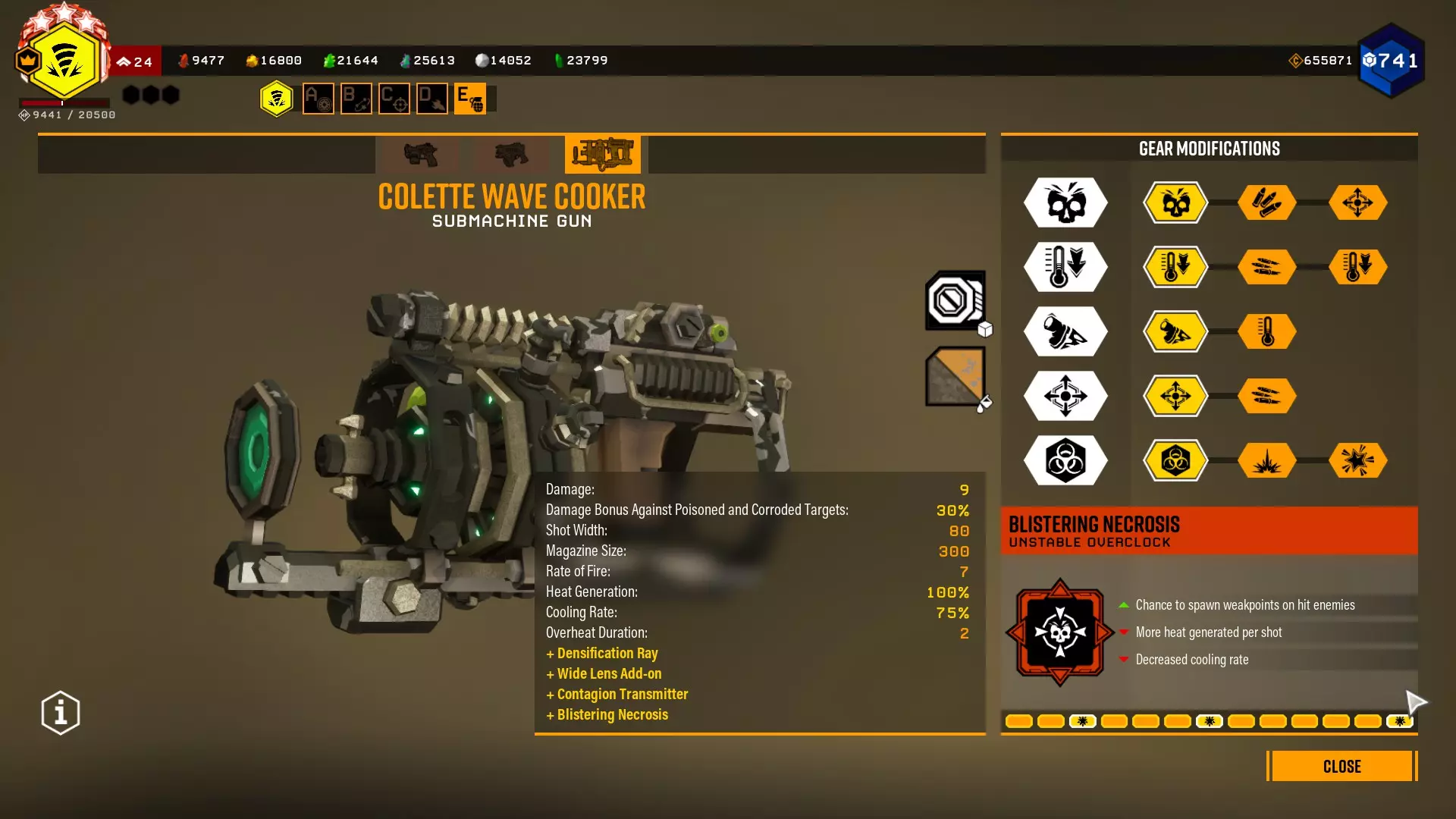Choose the orange single thermometer modification
The width and height of the screenshot is (1456, 819).
(x=1266, y=331)
